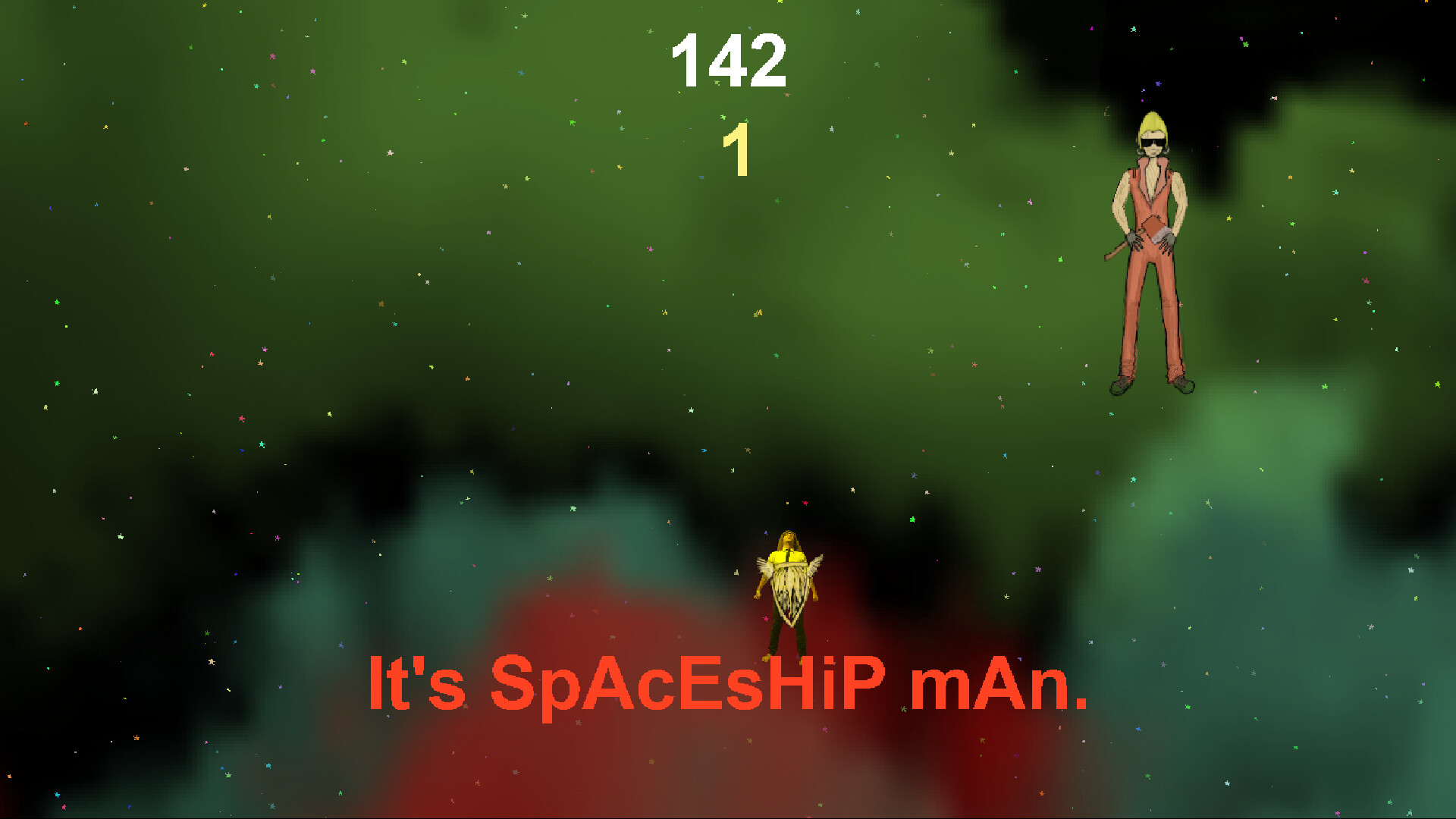This screenshot has width=1456, height=819.
Task: Click the yellow helmet on the enemy character
Action: click(x=1153, y=125)
